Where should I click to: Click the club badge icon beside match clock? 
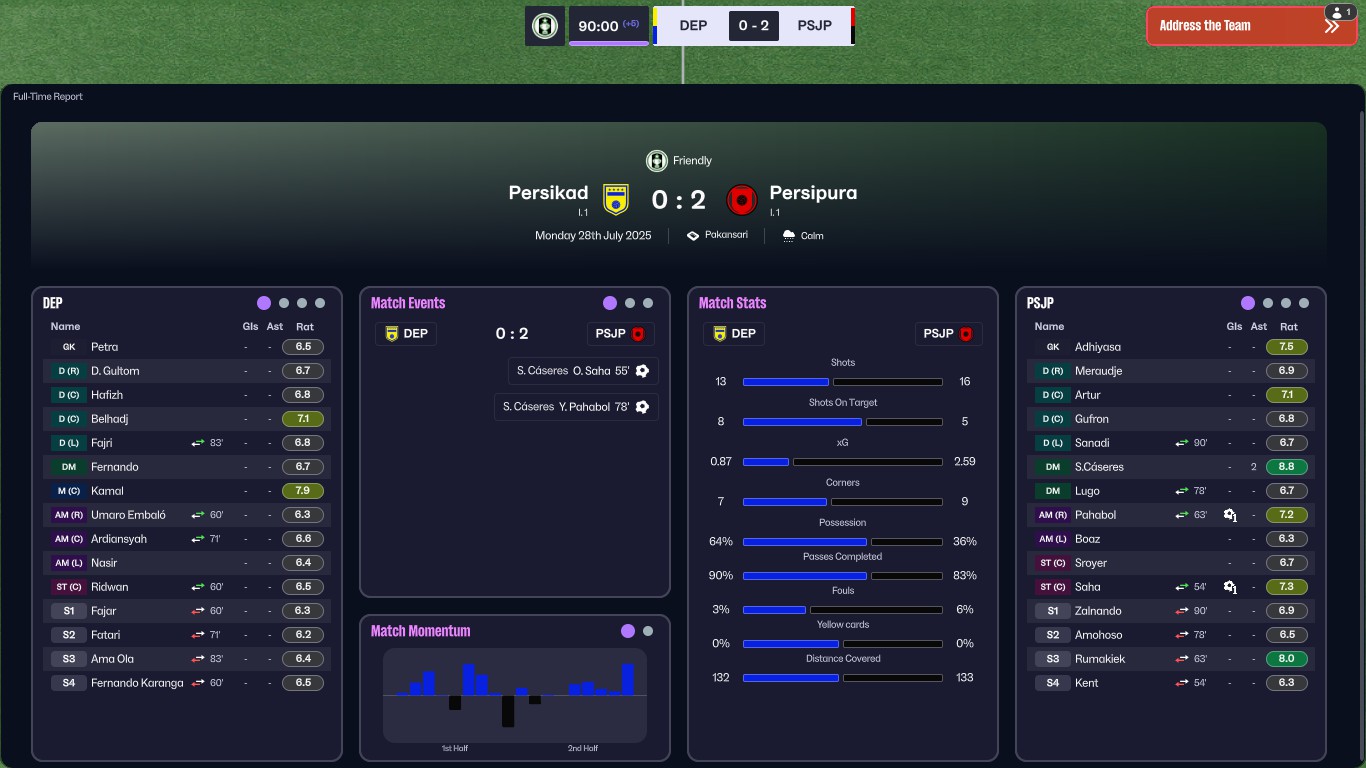click(x=545, y=26)
